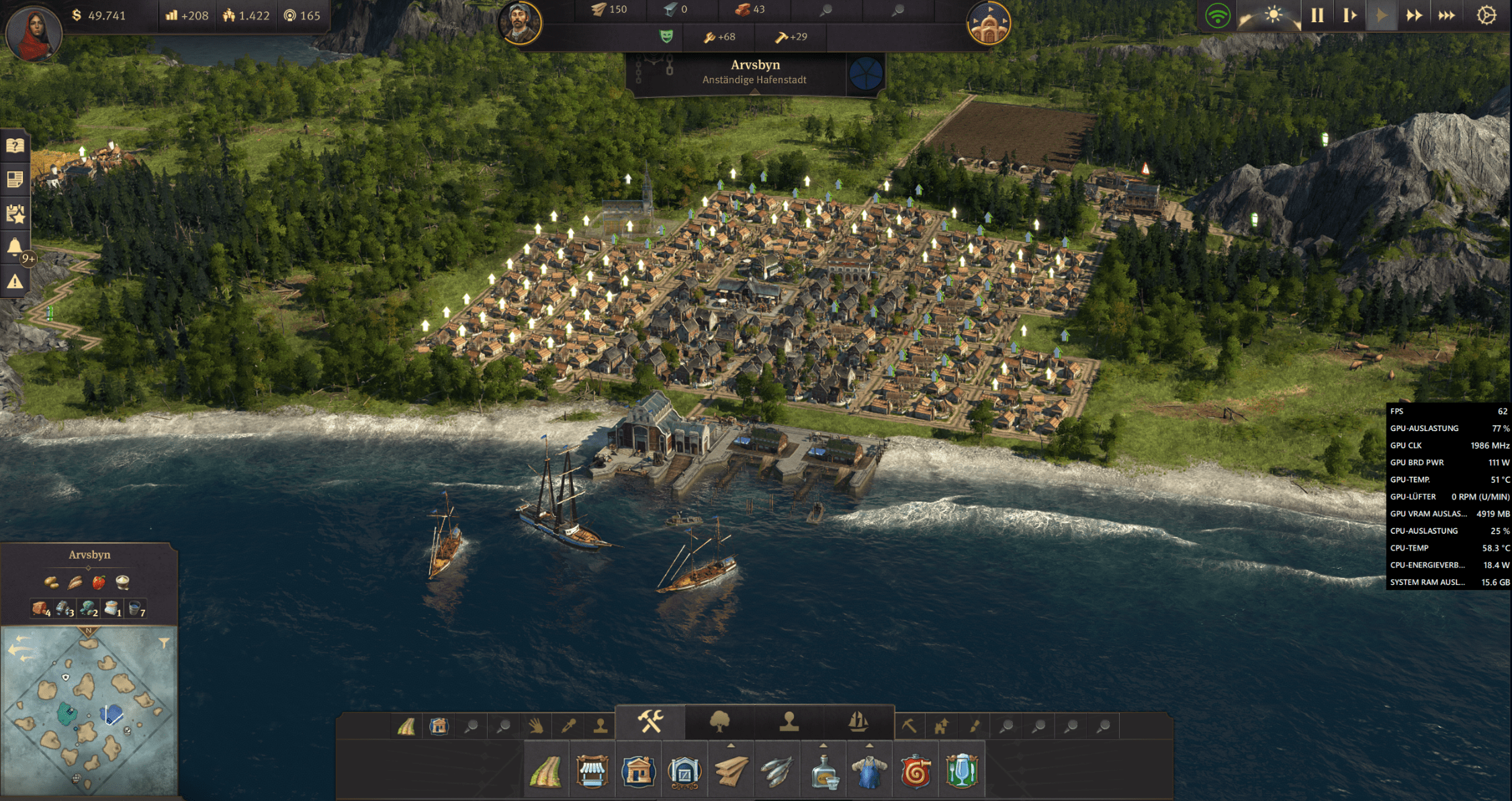Open the gear options menu
Screen dimensions: 1512x801
pyautogui.click(x=1486, y=15)
